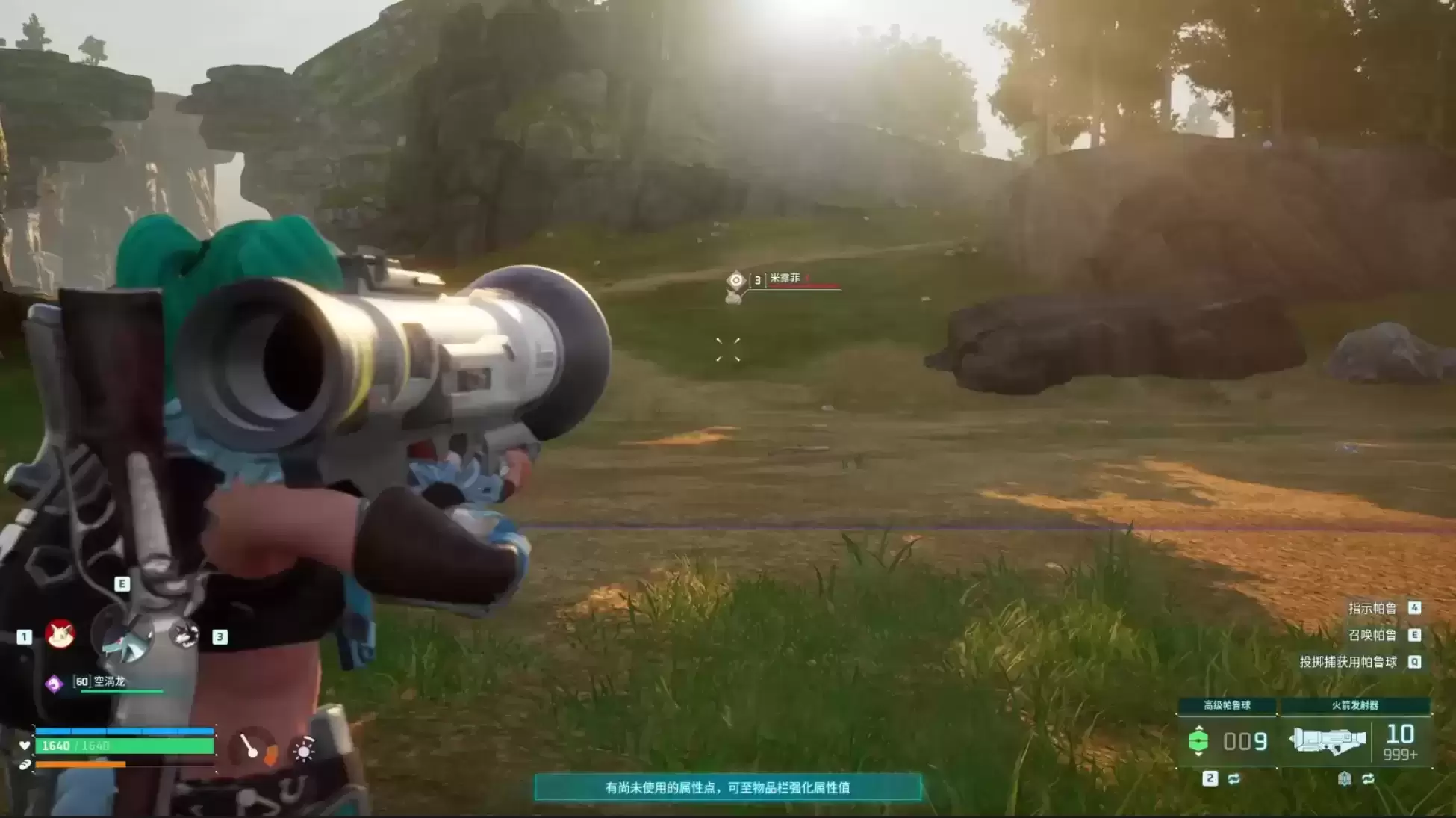
Task: Select the red fox pal portrait
Action: pos(60,634)
